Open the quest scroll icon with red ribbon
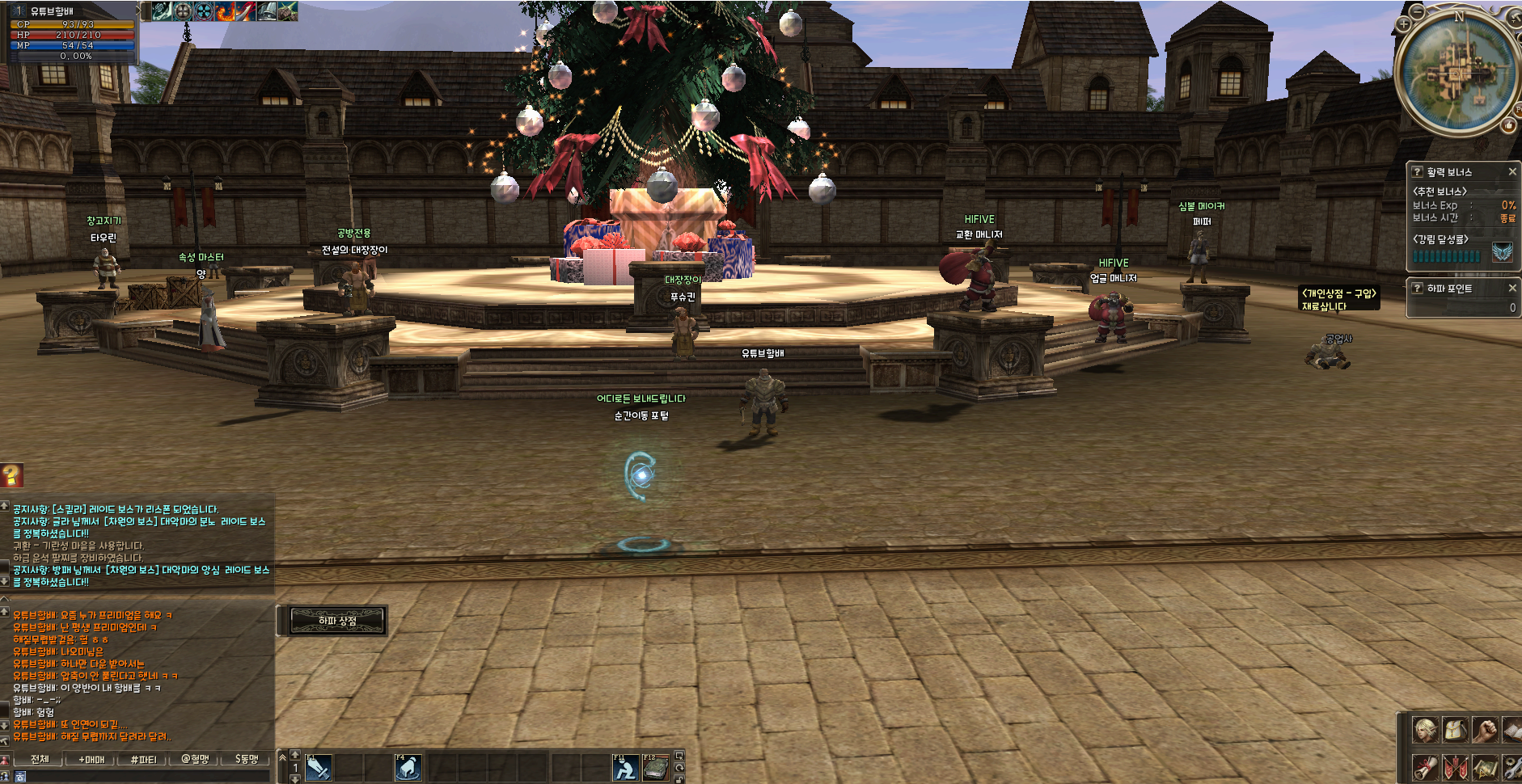 (1425, 767)
